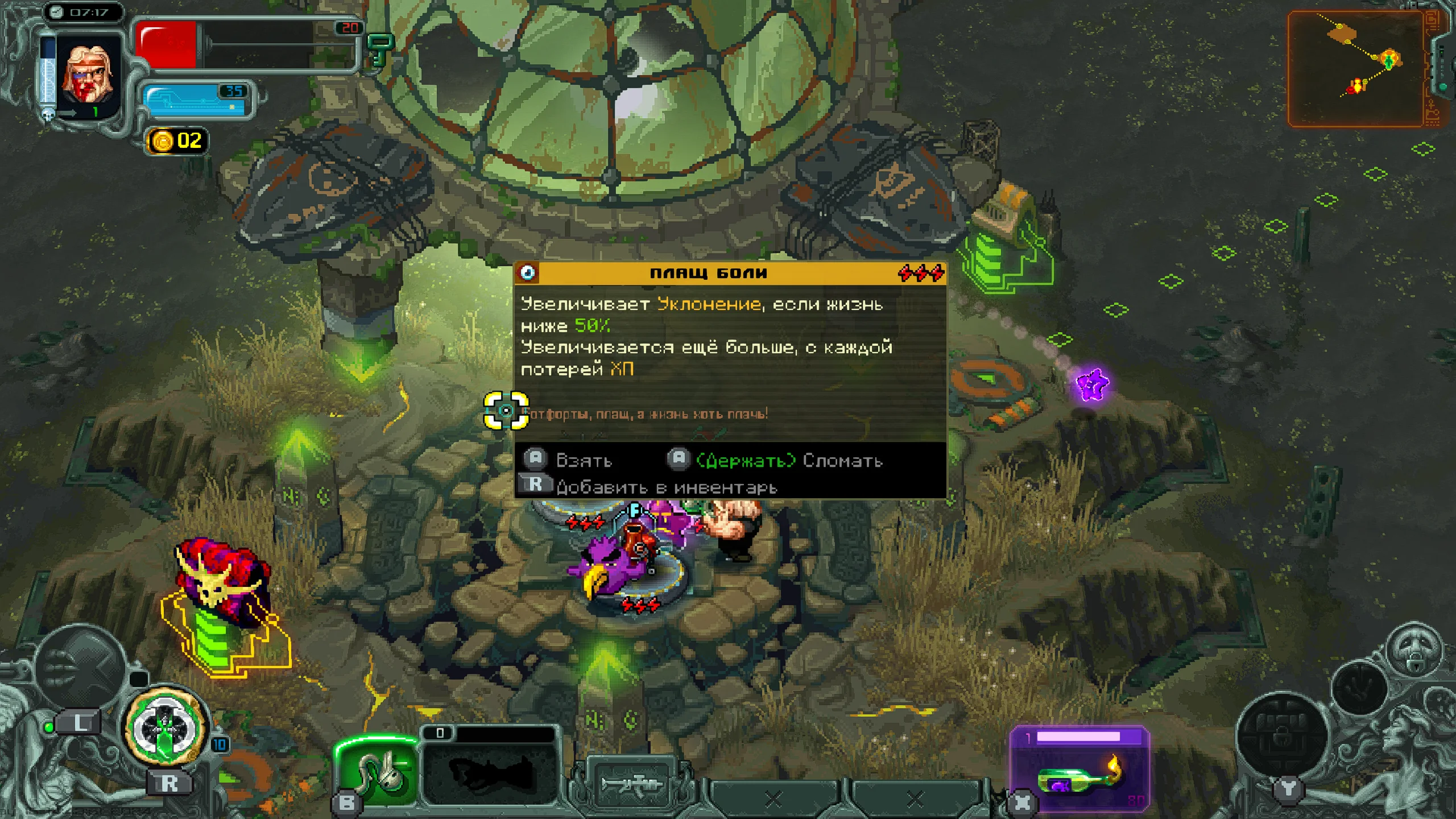Select the green melee weapon slot
Screen dimensions: 1456x819
pyautogui.click(x=378, y=771)
